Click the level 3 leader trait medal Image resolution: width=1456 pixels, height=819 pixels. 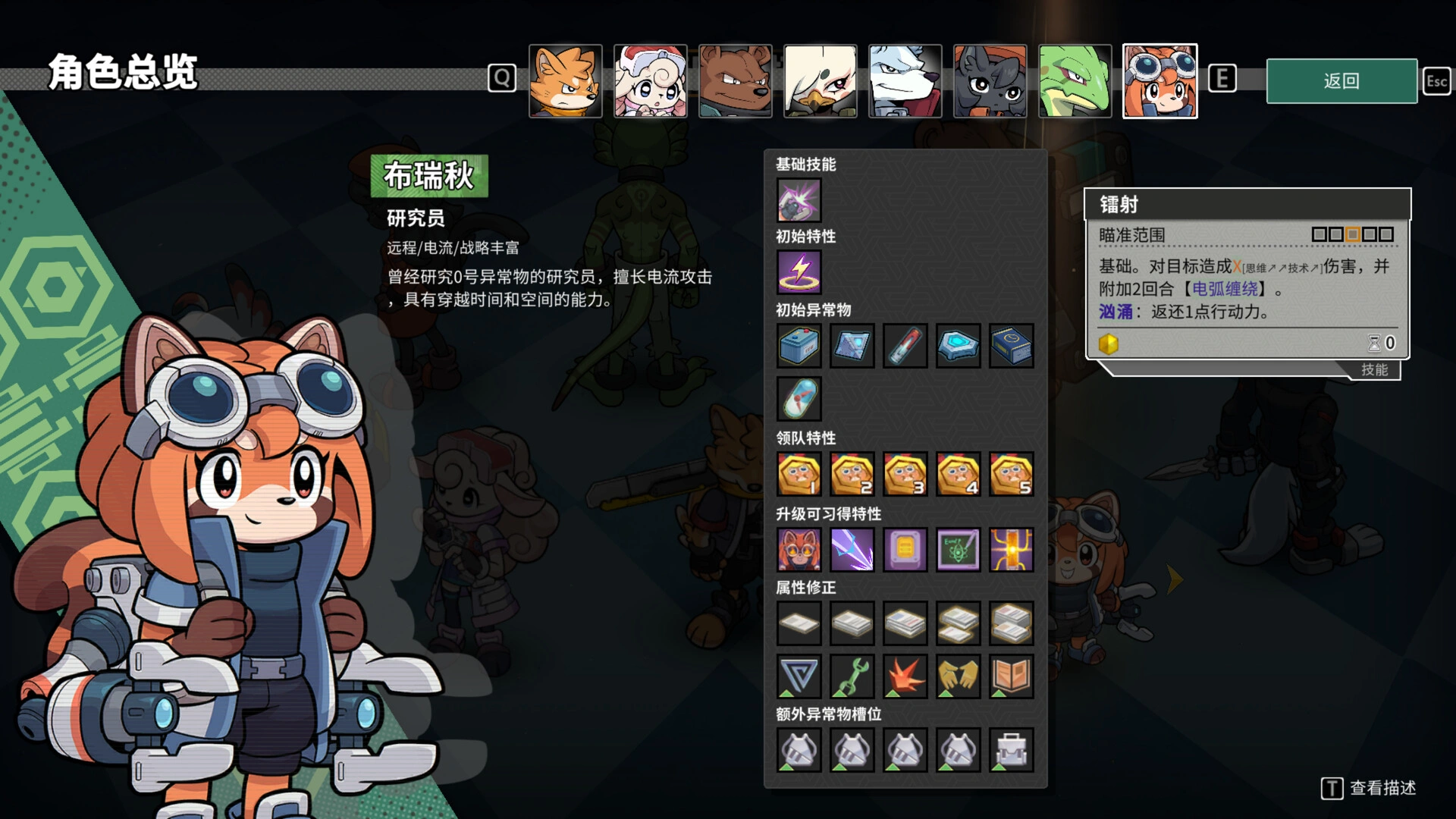(905, 474)
